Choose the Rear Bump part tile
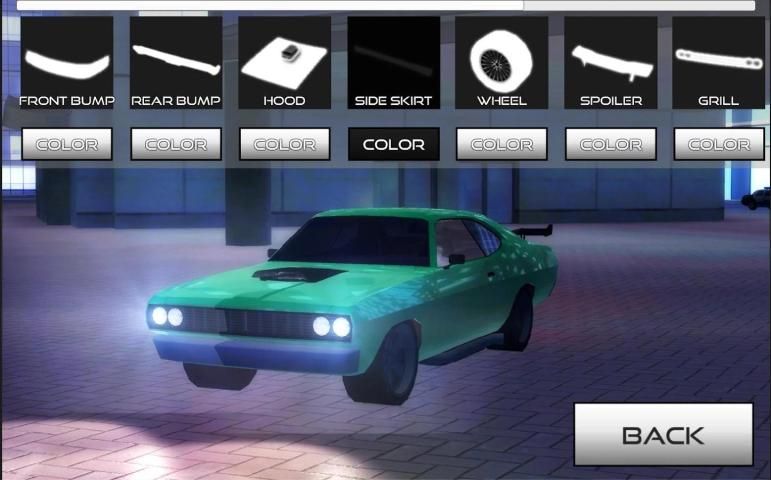The image size is (771, 480). click(x=176, y=62)
